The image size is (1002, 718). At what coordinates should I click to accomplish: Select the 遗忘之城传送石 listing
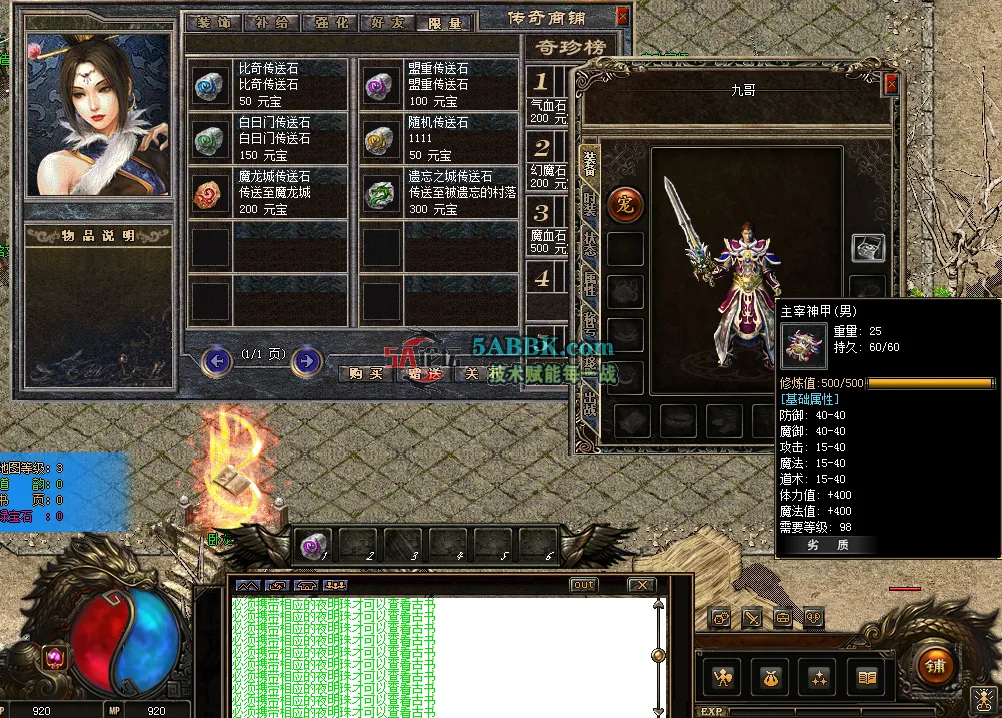click(438, 192)
